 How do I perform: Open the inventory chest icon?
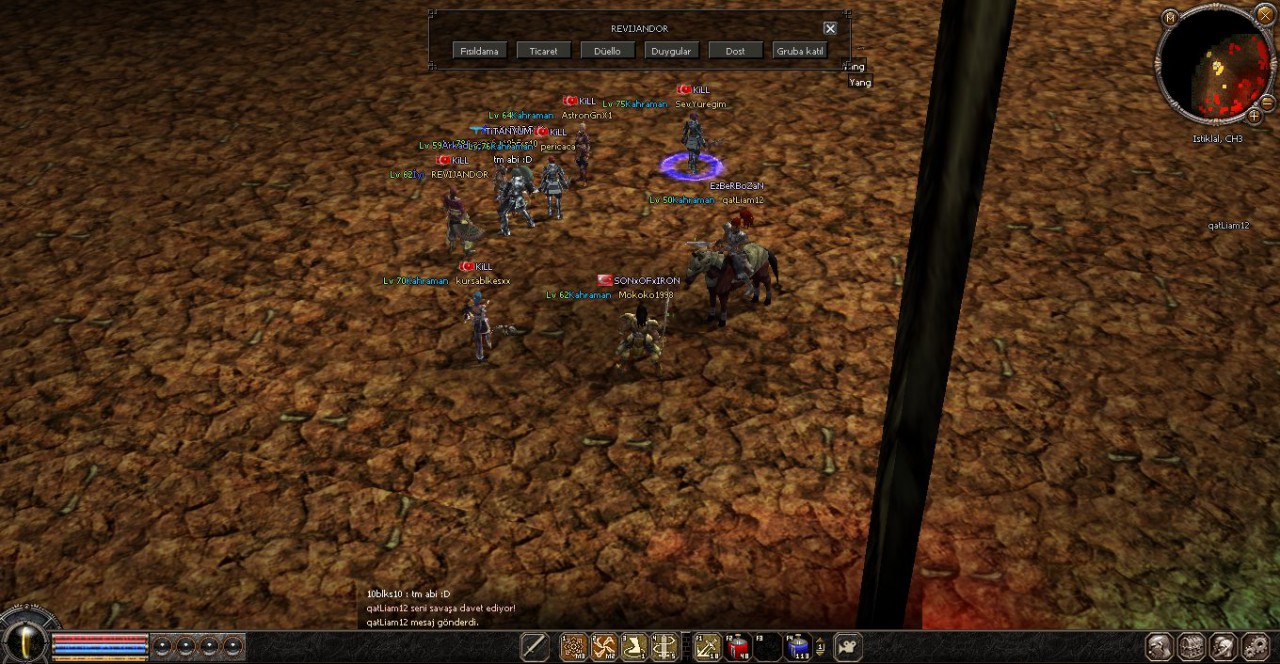click(x=1191, y=647)
